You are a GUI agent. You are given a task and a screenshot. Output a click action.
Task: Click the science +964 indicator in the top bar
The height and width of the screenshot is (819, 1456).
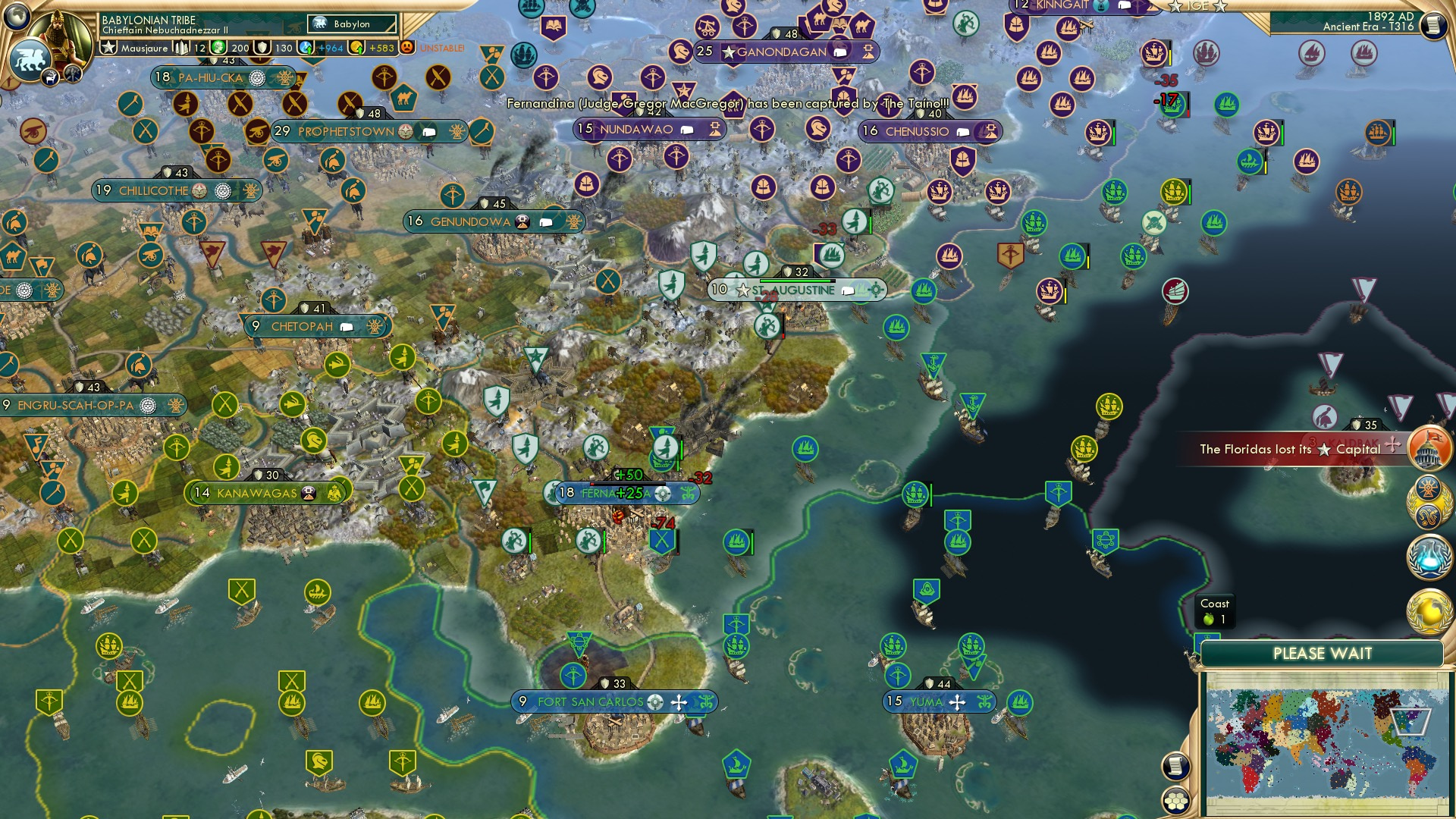[322, 48]
